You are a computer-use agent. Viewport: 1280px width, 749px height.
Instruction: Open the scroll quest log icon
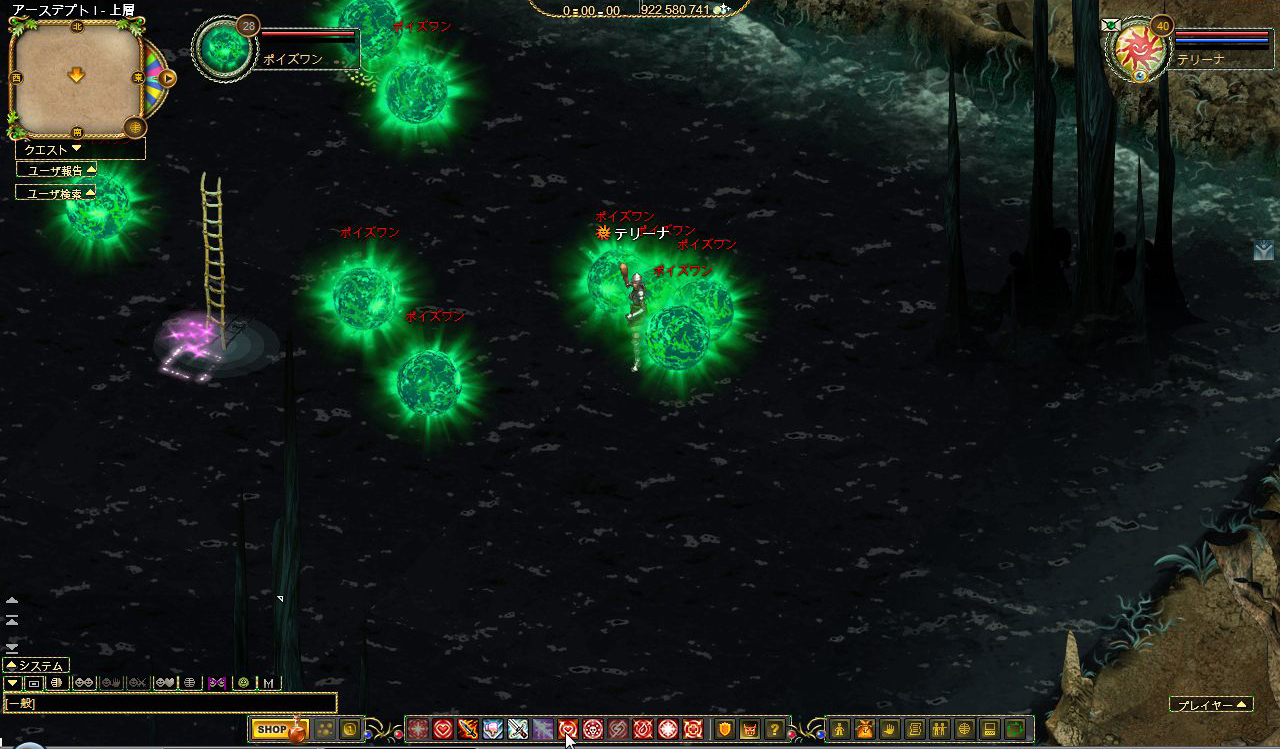click(915, 730)
